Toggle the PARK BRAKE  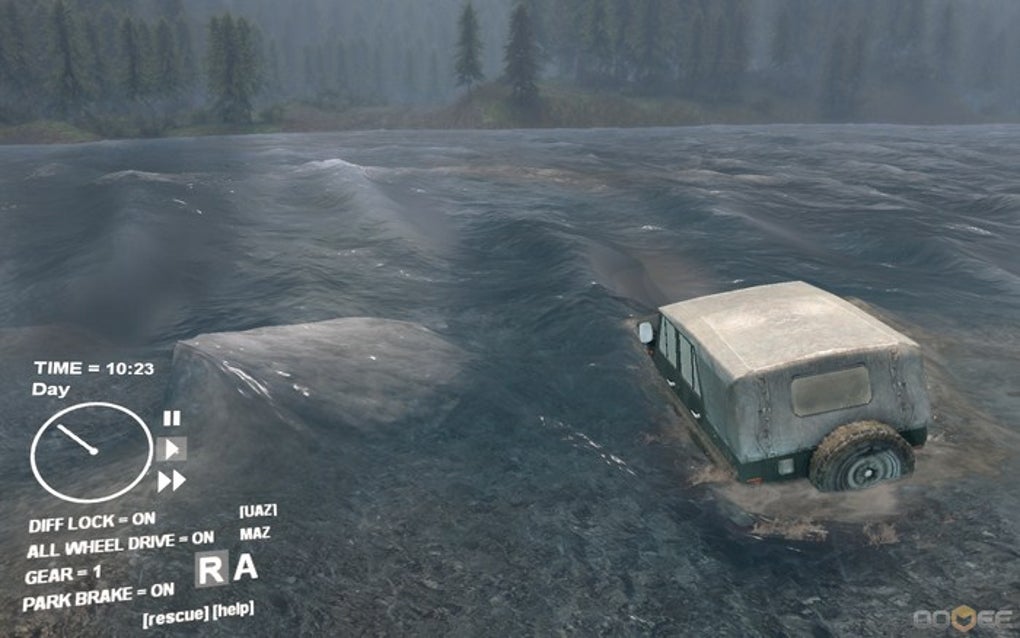[x=98, y=597]
